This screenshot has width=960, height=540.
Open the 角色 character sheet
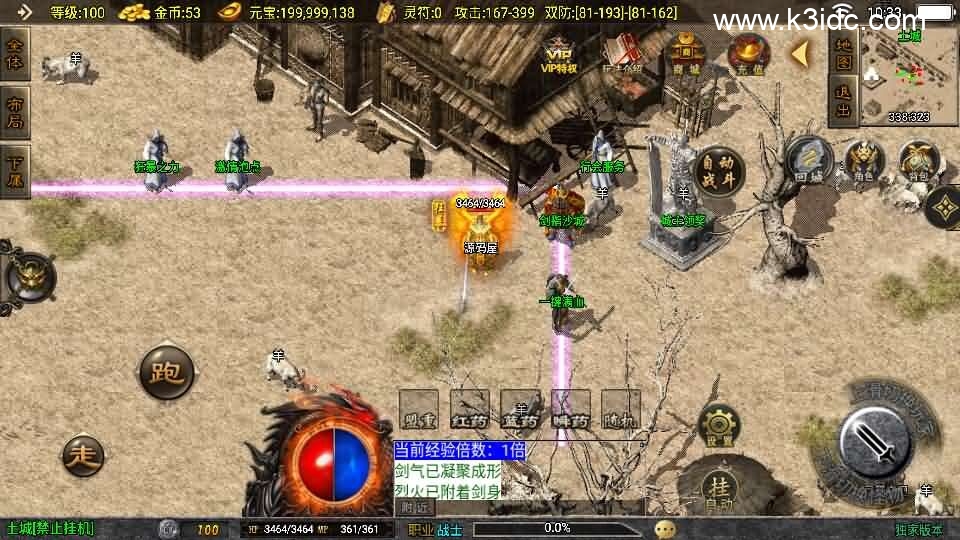864,161
